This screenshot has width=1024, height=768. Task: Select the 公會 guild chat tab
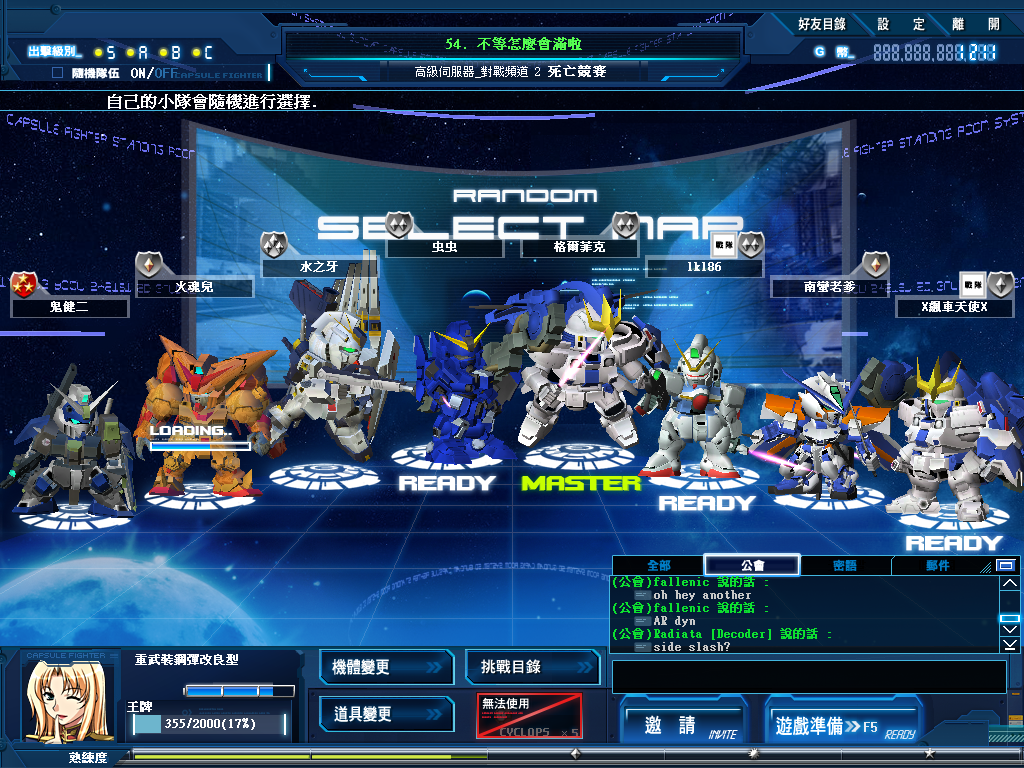(752, 566)
